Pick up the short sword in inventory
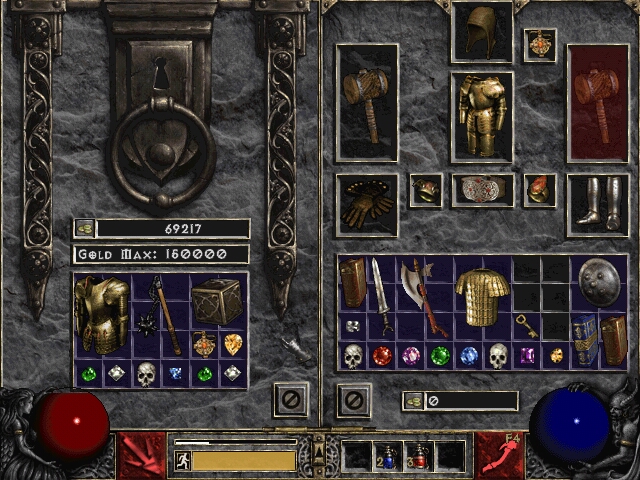The height and width of the screenshot is (480, 640). point(380,295)
